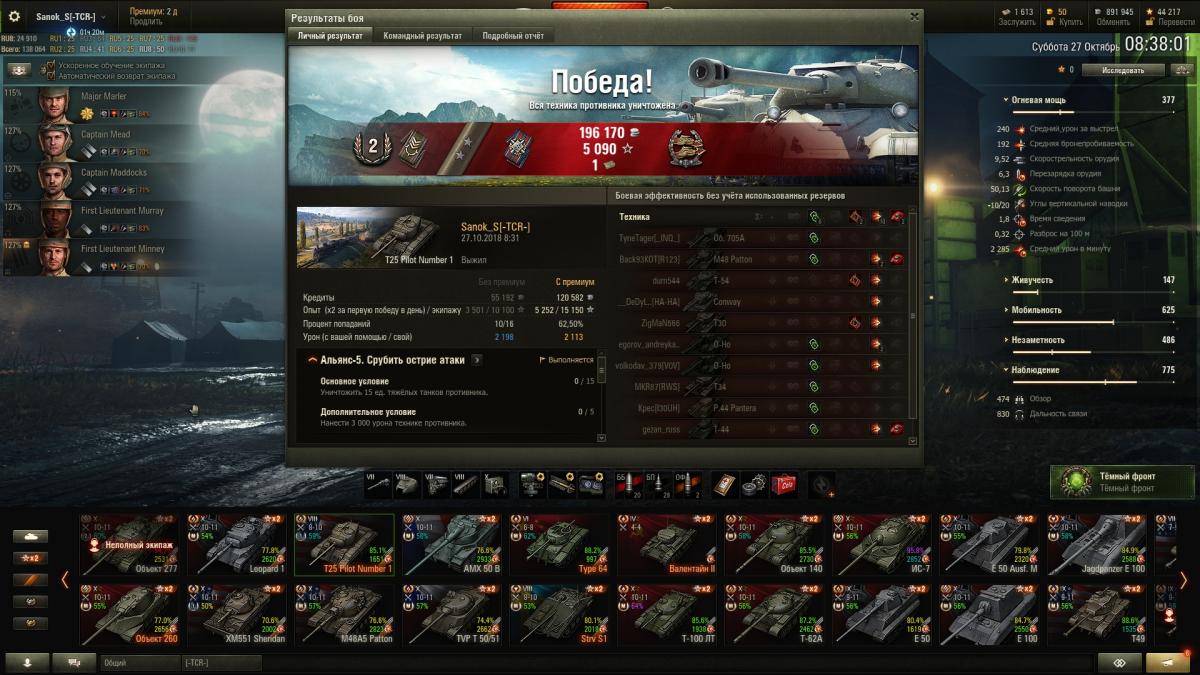This screenshot has height=675, width=1200.
Task: Choose the Leopard 1 tank in carousel
Action: pos(236,545)
